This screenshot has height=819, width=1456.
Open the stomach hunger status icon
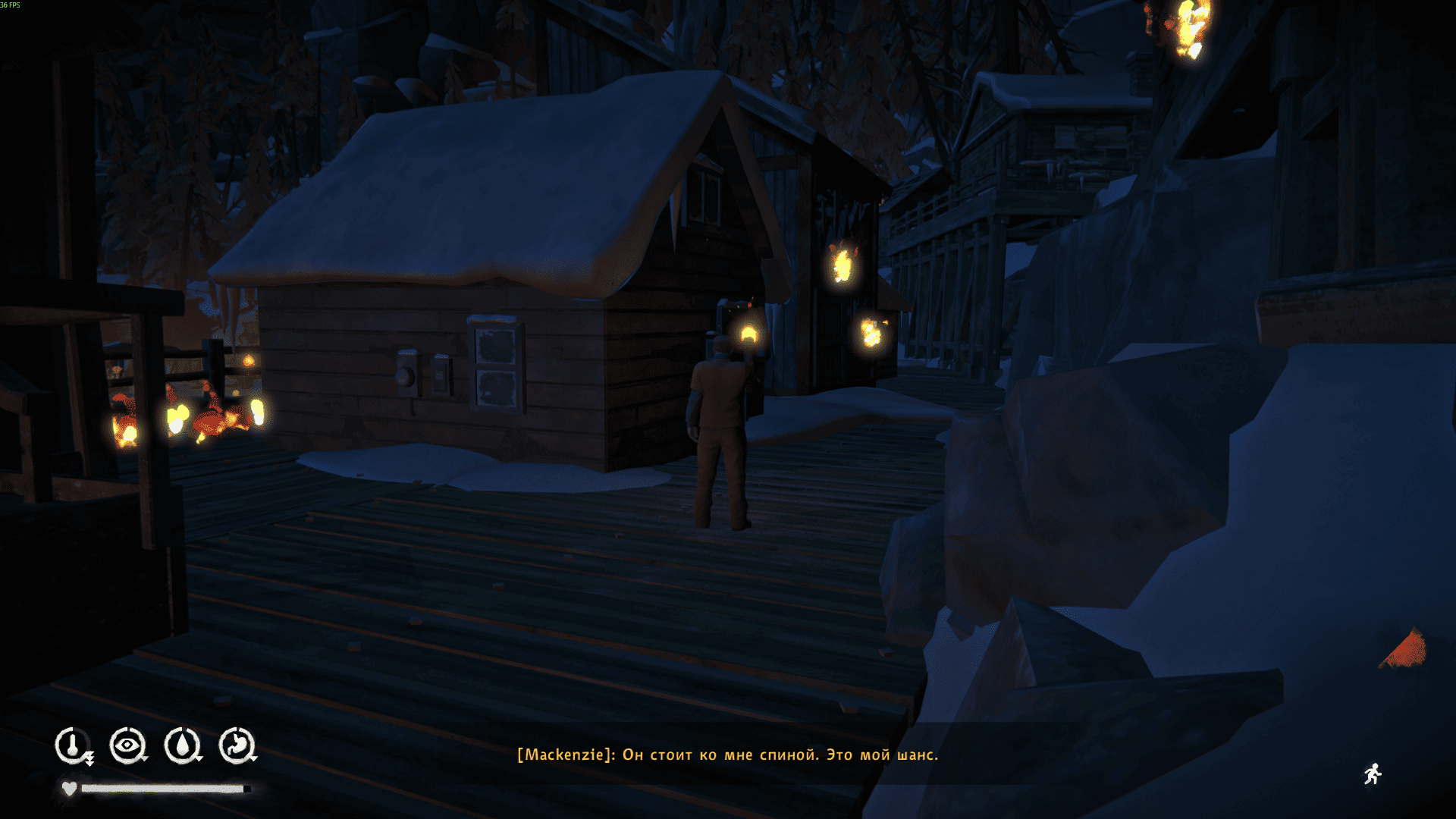click(237, 745)
